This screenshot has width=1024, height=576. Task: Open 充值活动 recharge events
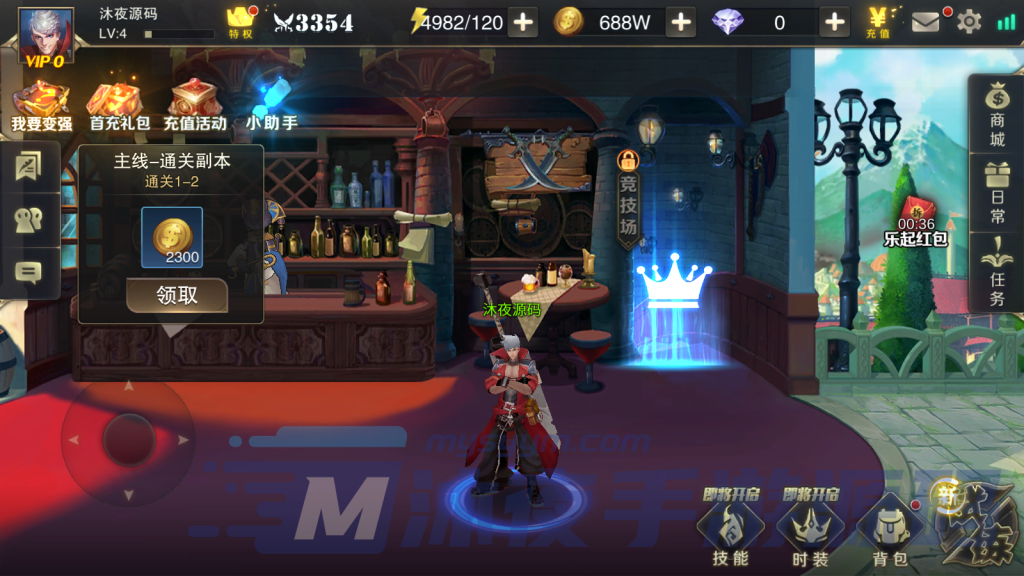pos(195,105)
